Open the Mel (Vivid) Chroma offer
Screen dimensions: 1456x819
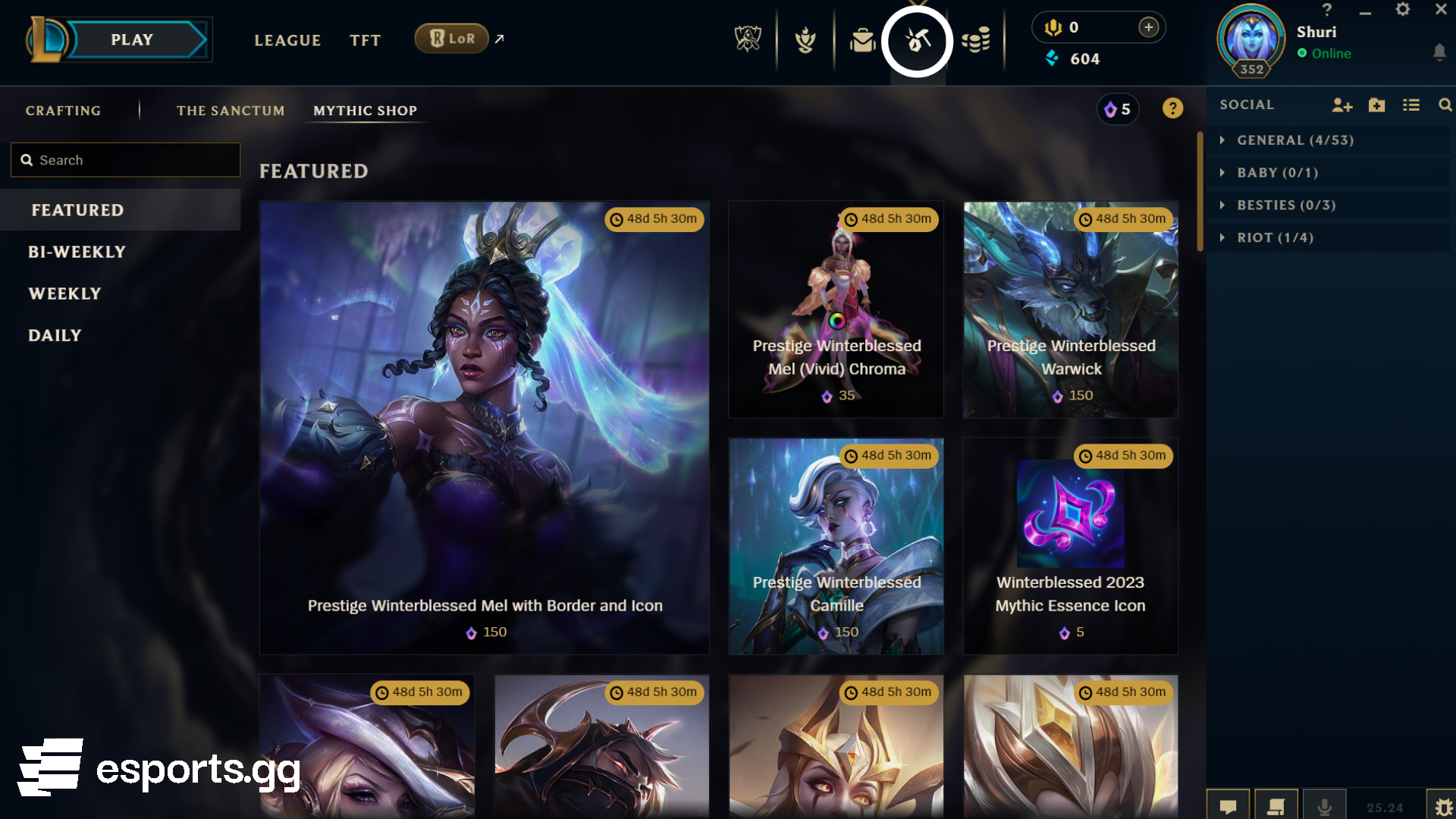pos(836,309)
